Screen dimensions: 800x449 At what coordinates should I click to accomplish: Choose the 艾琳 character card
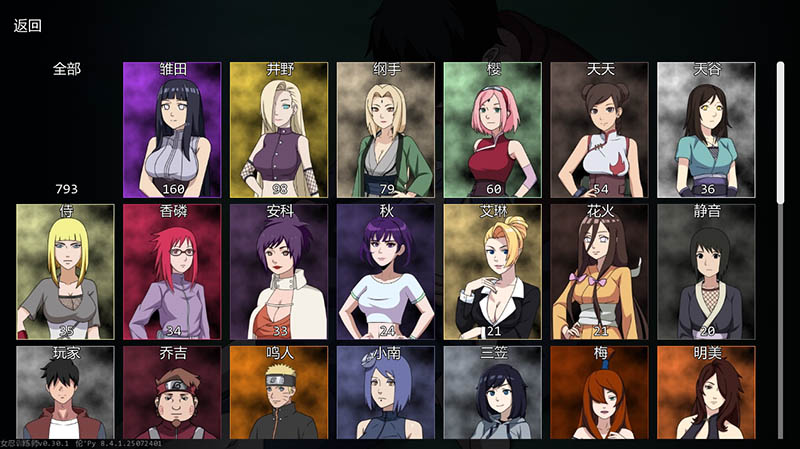492,271
